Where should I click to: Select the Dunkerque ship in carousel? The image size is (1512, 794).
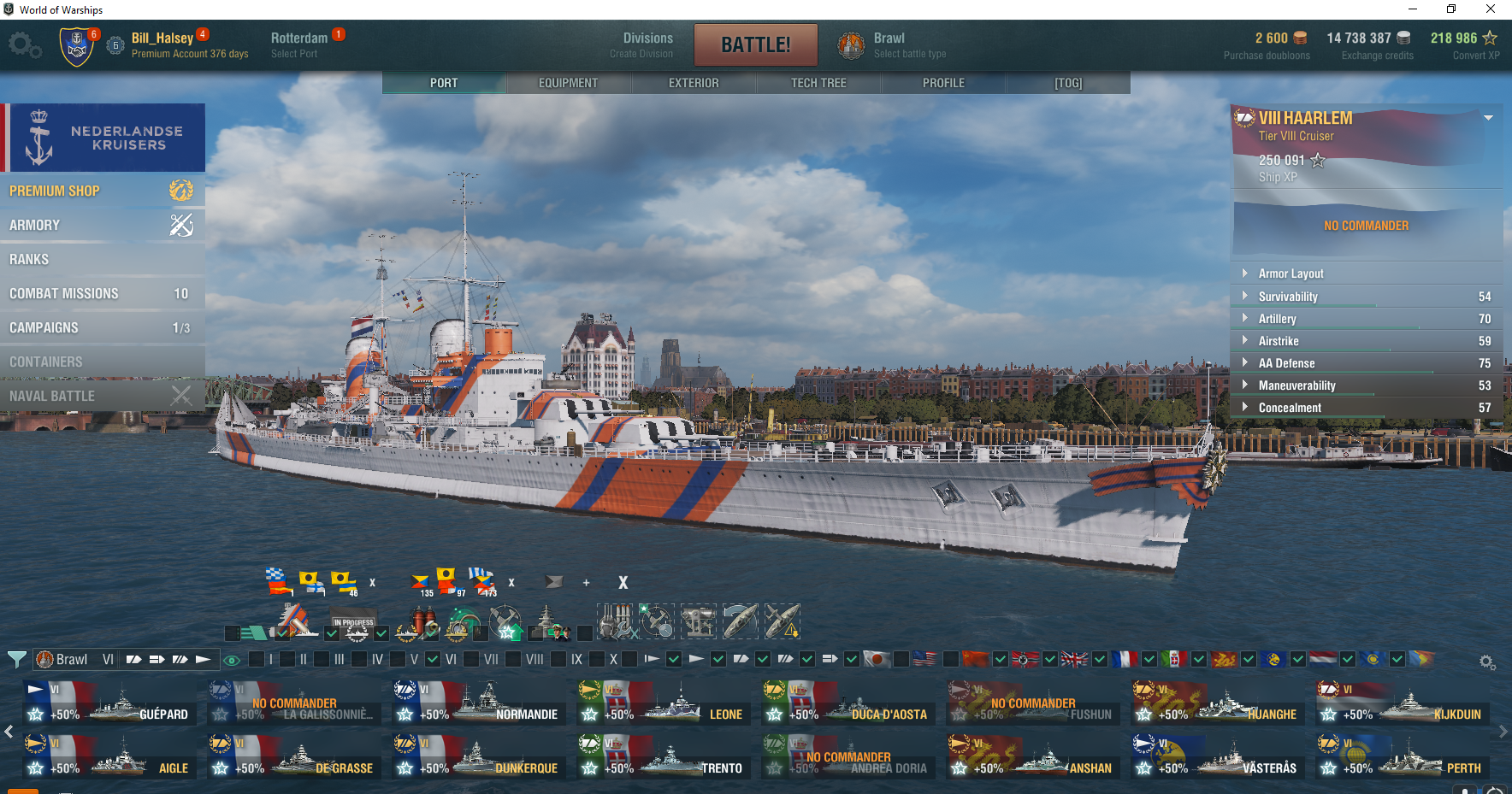pyautogui.click(x=479, y=757)
